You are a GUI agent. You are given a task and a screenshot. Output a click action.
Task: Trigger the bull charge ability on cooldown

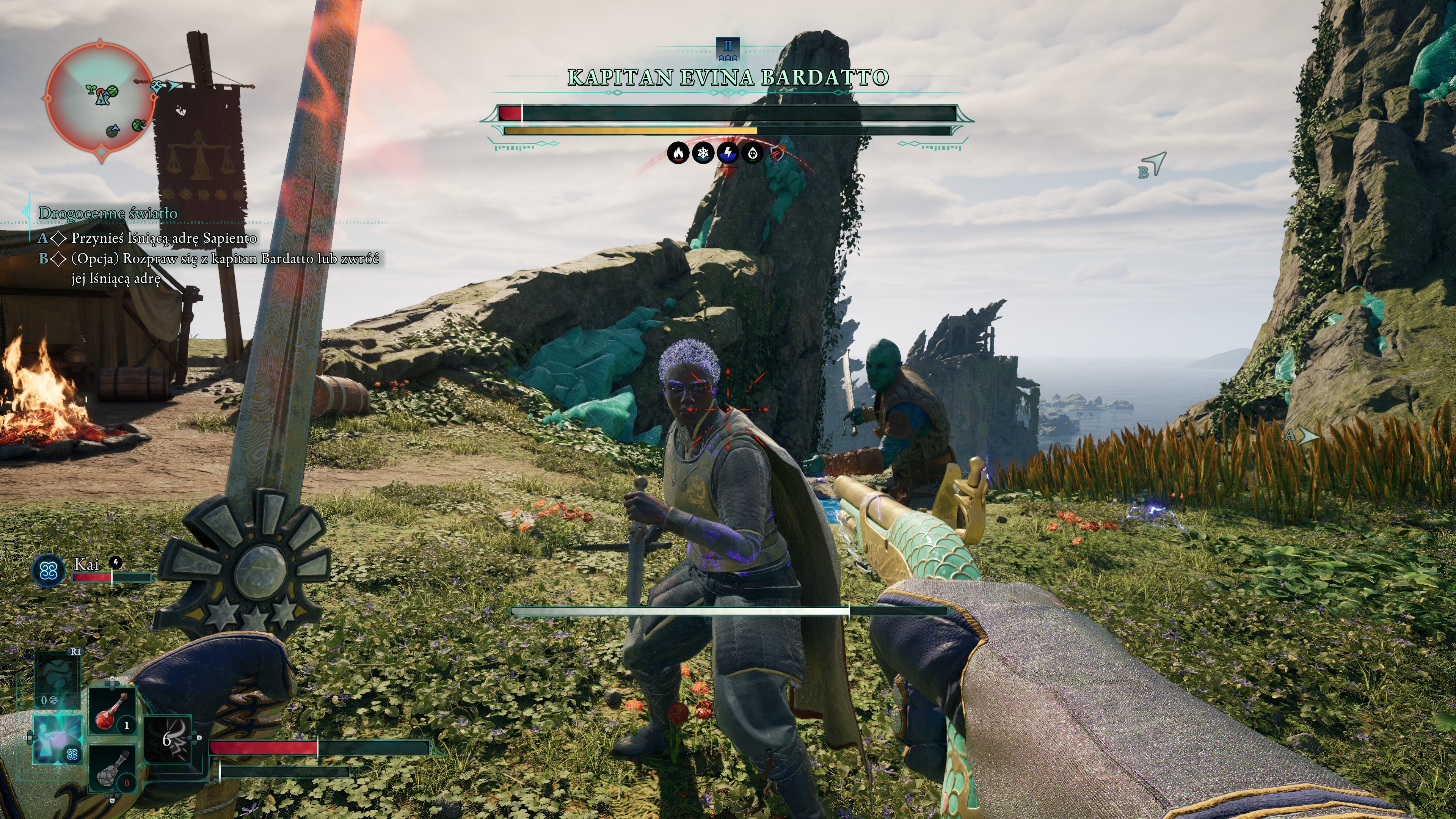click(168, 740)
